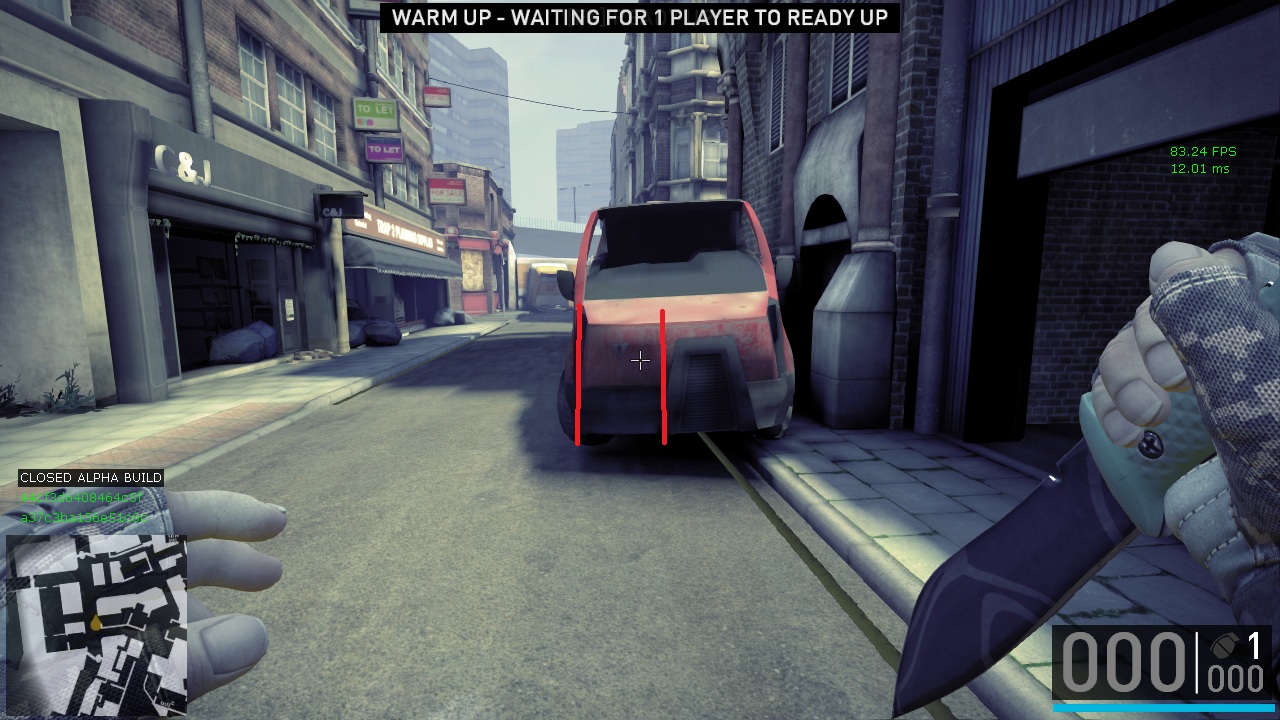Select the grenade icon in the ammo panel
The image size is (1280, 720).
coord(1223,645)
